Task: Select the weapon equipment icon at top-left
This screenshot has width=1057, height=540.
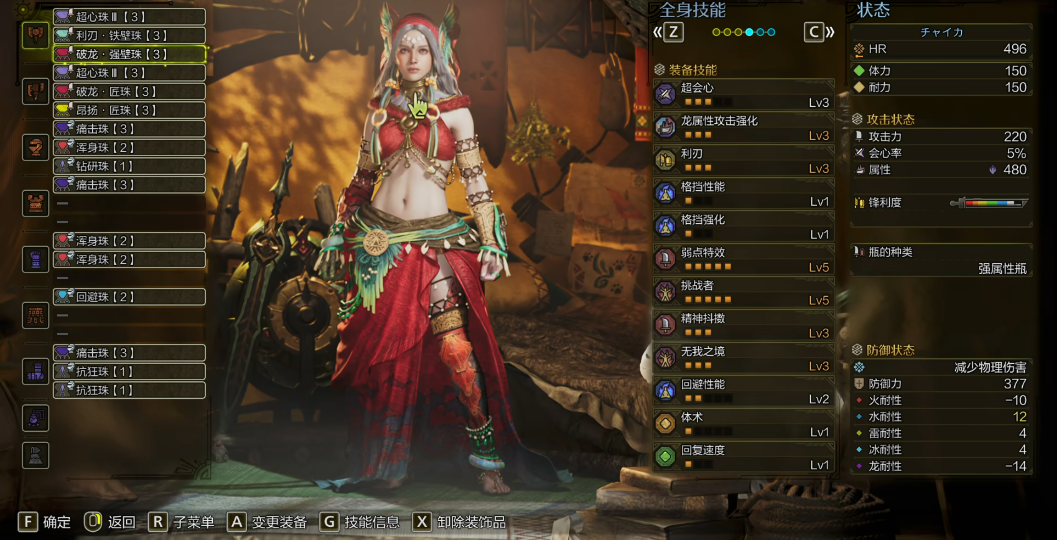Action: [x=36, y=35]
